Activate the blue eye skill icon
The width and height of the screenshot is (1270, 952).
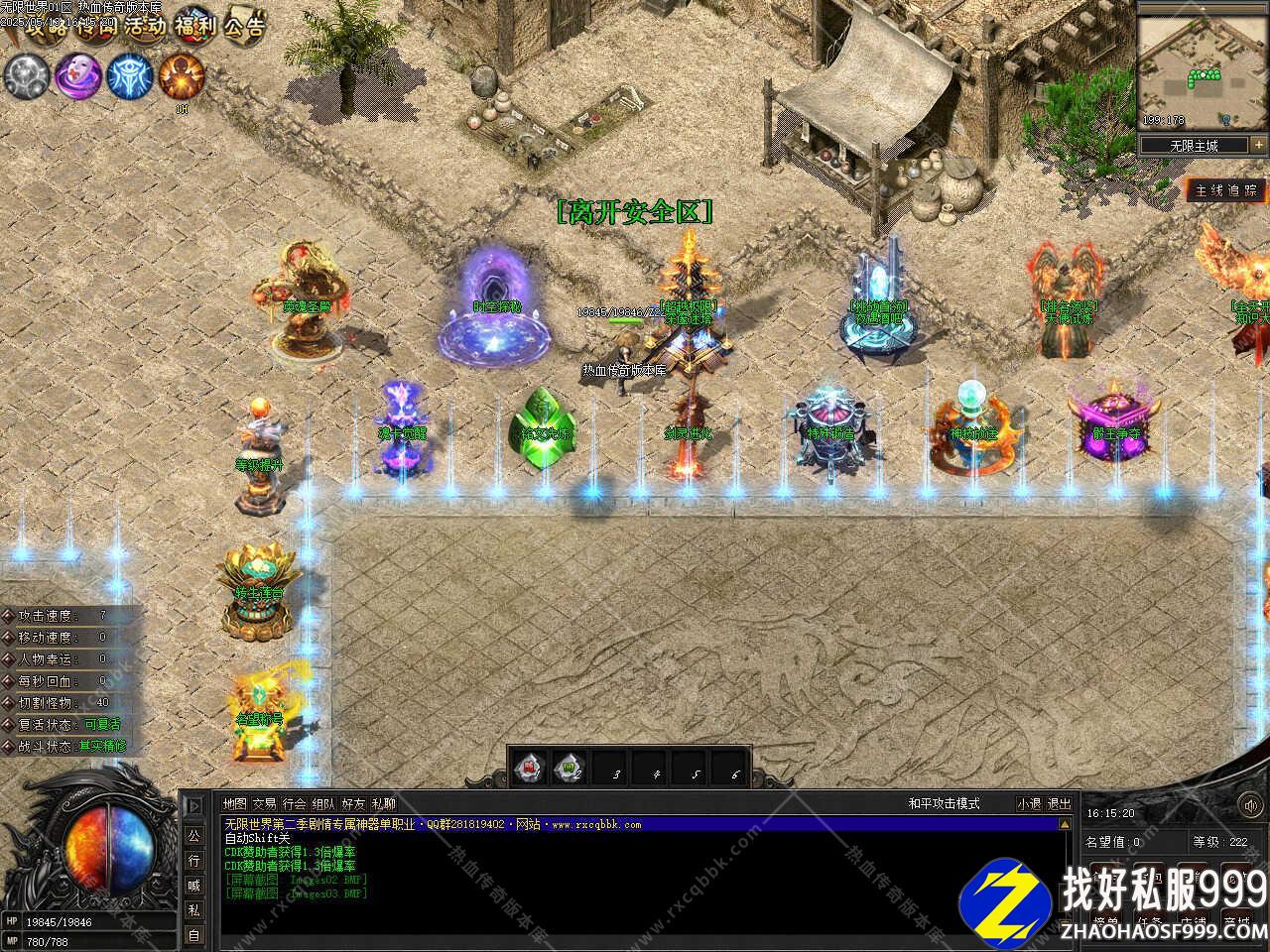coord(128,75)
